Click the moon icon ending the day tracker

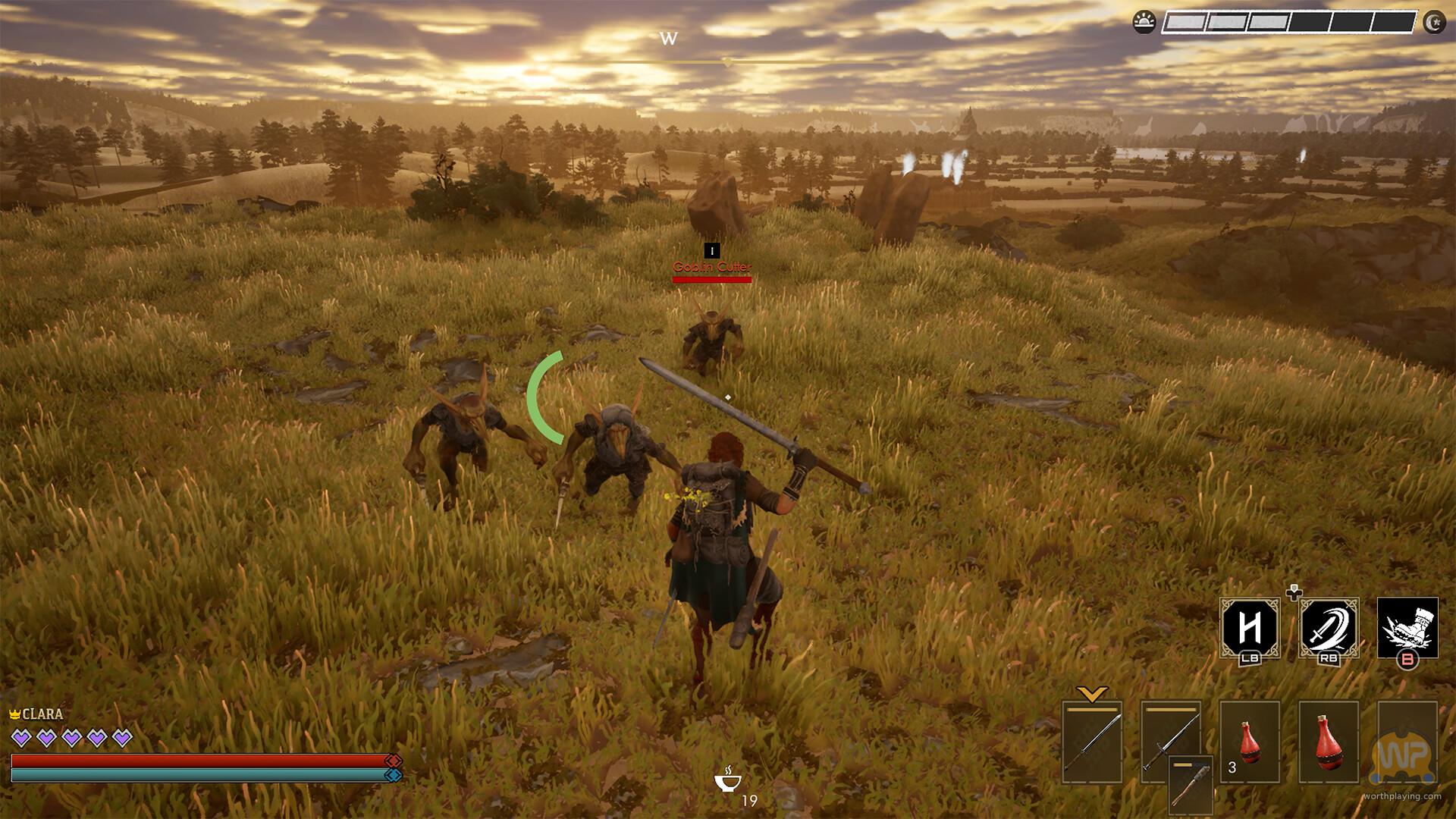click(1435, 24)
